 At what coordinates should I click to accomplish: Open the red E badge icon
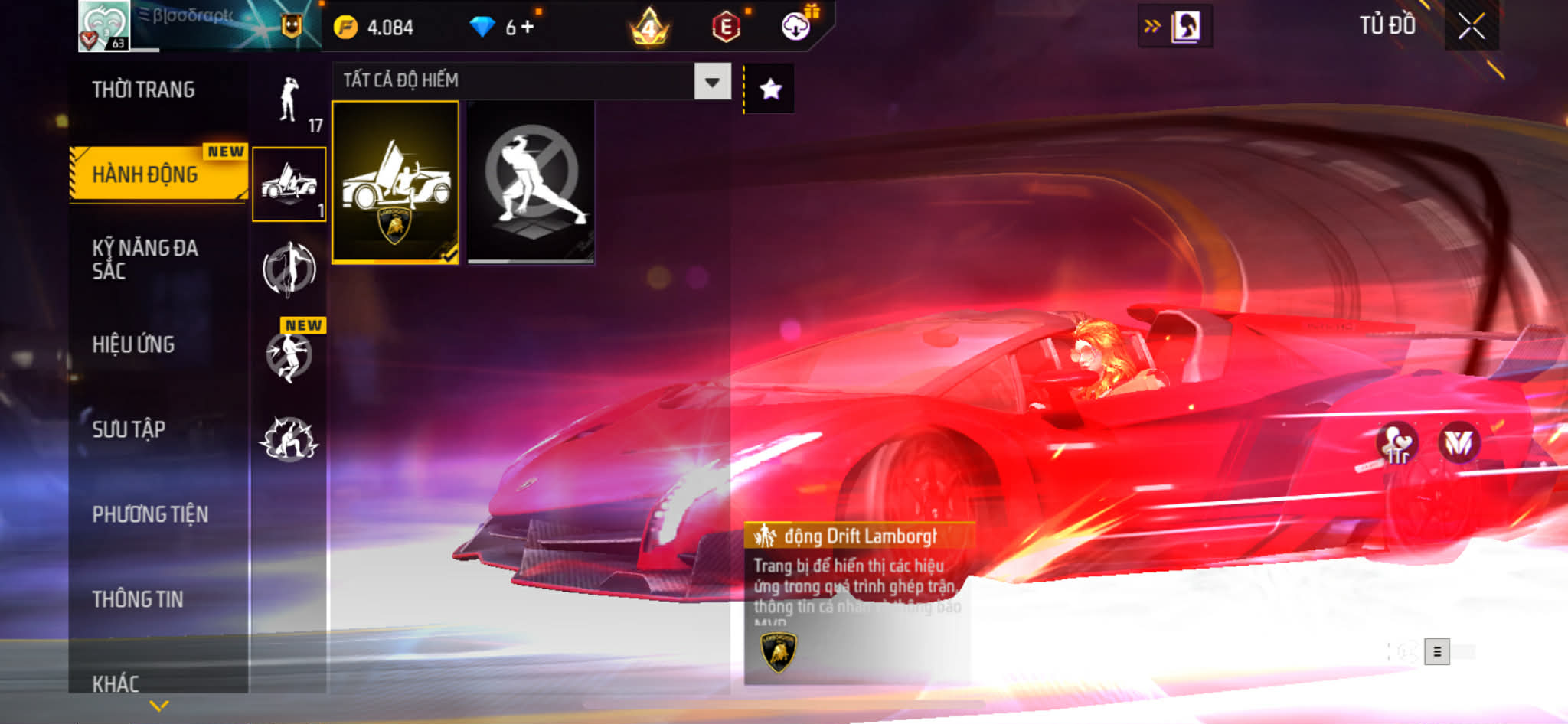pyautogui.click(x=726, y=28)
